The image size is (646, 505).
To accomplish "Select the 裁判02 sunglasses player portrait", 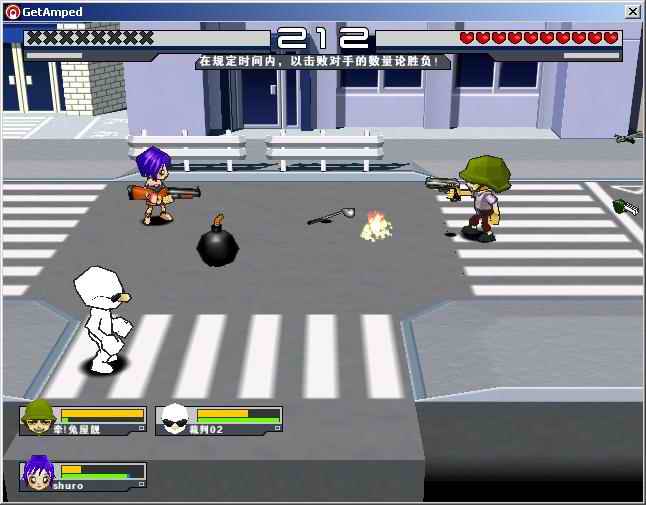I will 175,418.
